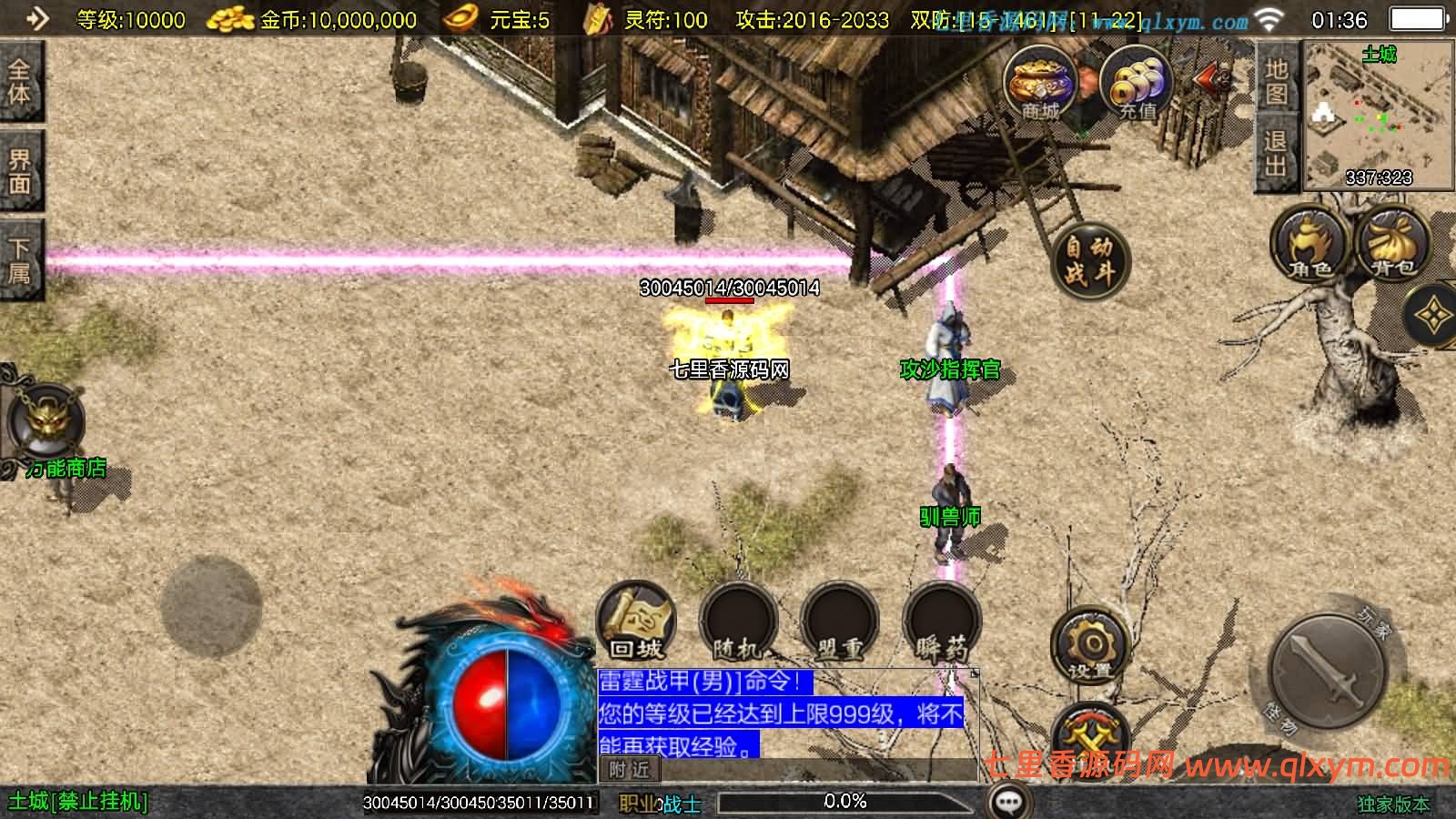The image size is (1456, 819).
Task: Select the 下属 side tab
Action: pos(19,261)
